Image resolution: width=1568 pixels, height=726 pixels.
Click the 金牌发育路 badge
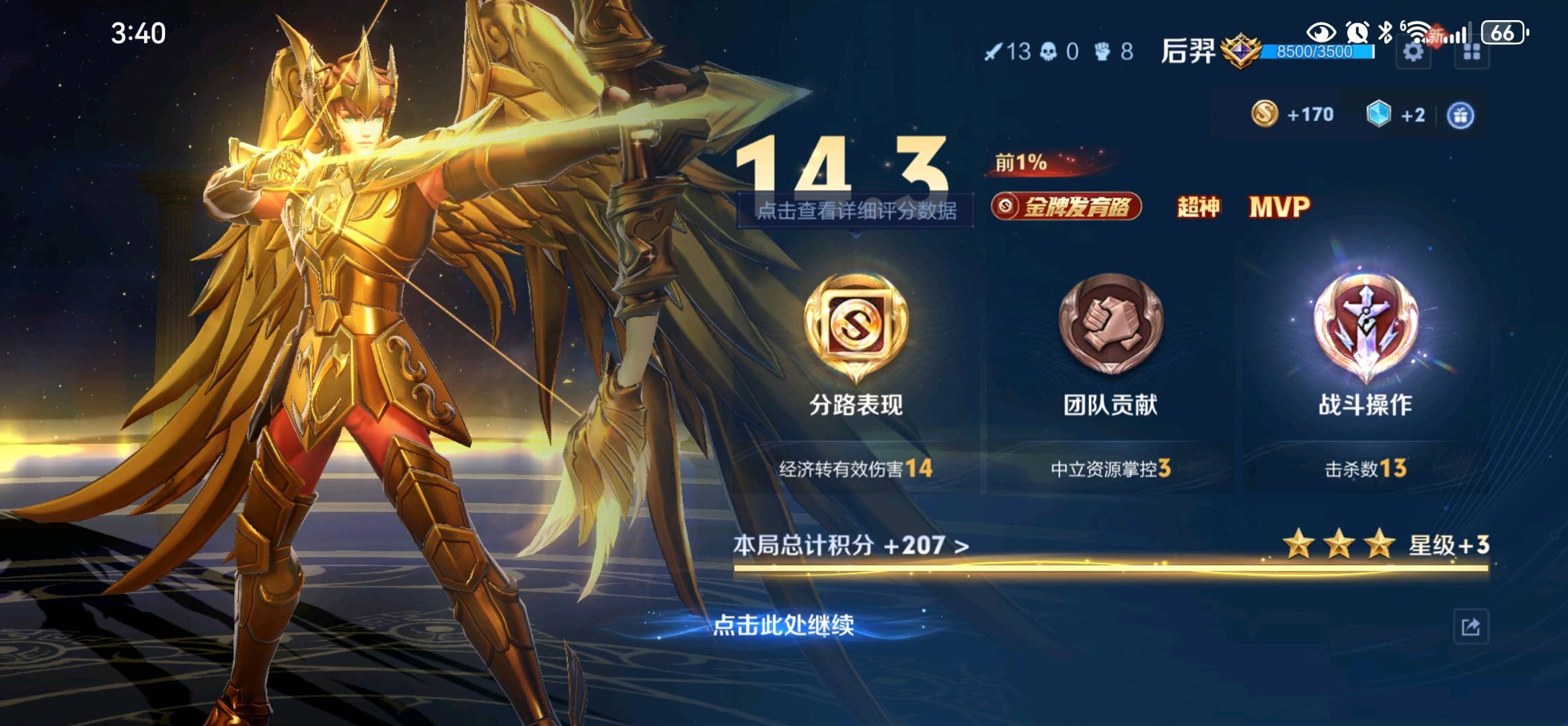pos(1066,207)
